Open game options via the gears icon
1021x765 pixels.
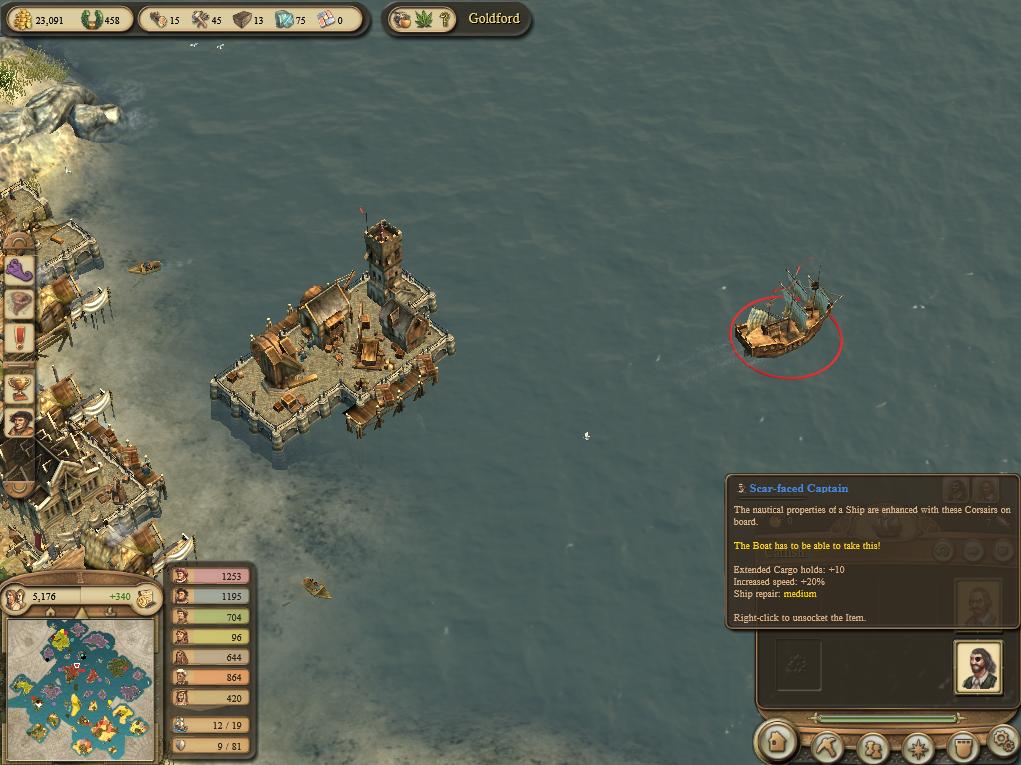pos(1002,742)
